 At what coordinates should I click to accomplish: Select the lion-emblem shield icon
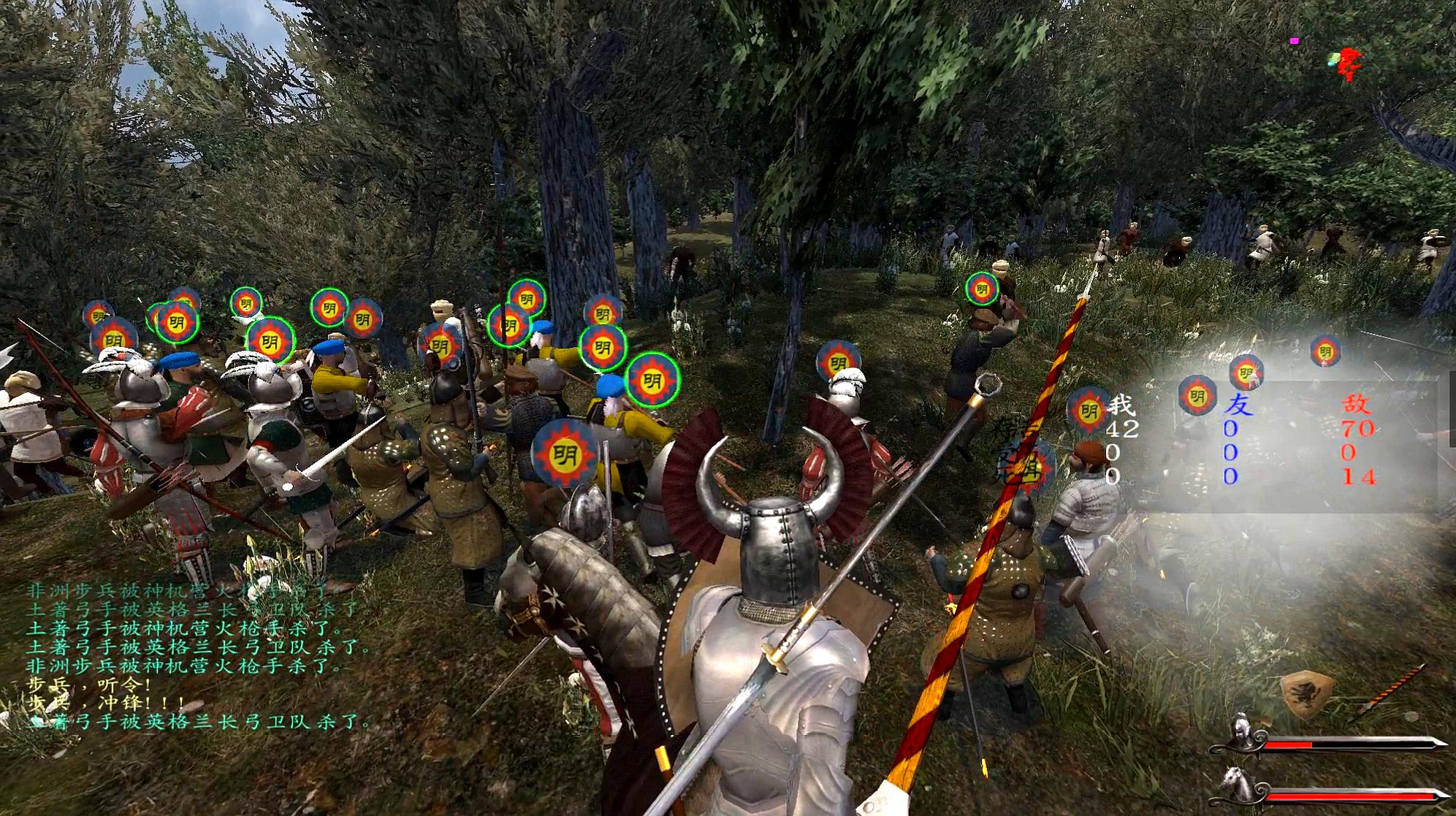tap(1308, 693)
